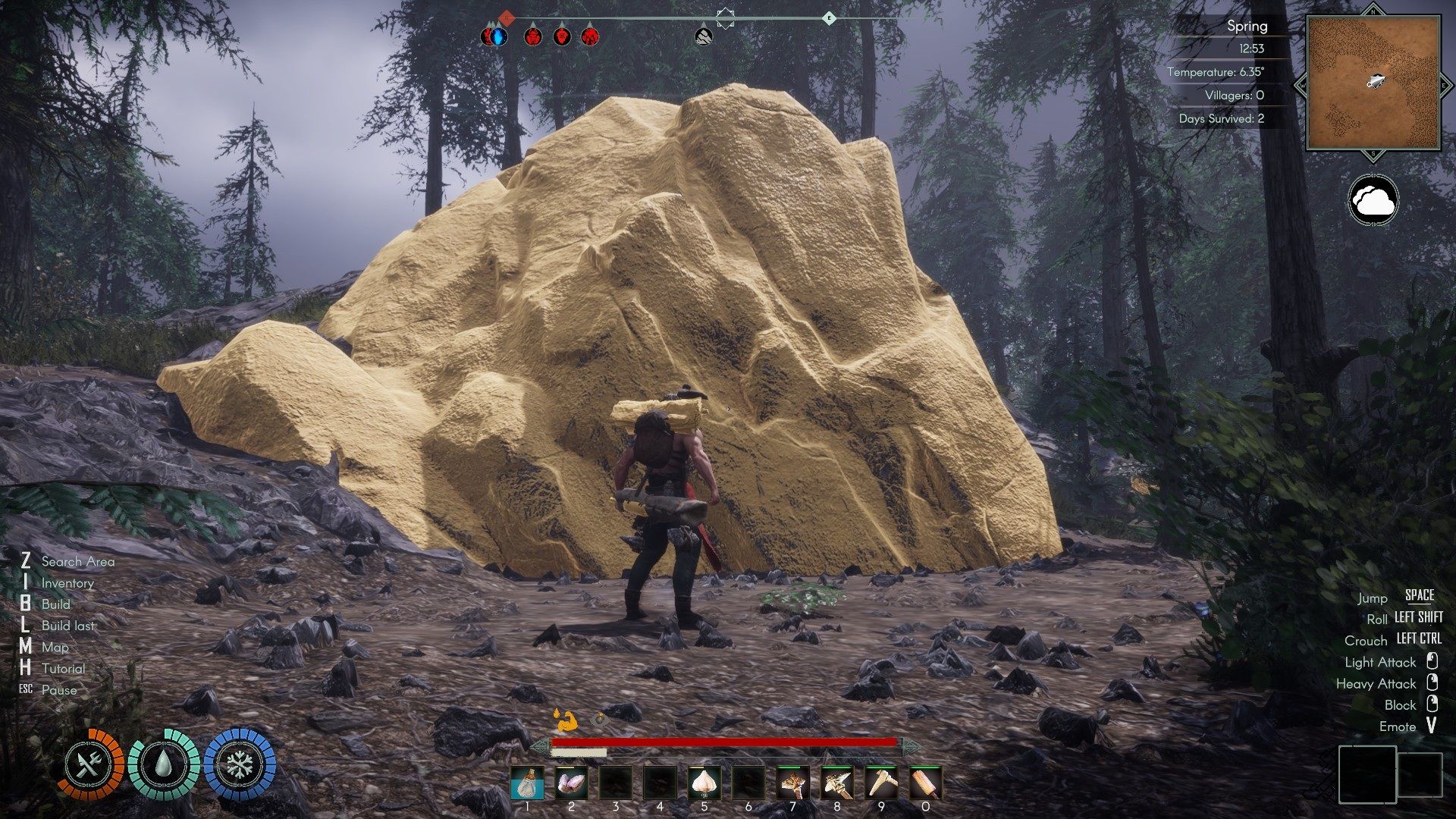Equip the stone axe from slot 8
This screenshot has height=819, width=1456.
tap(836, 783)
